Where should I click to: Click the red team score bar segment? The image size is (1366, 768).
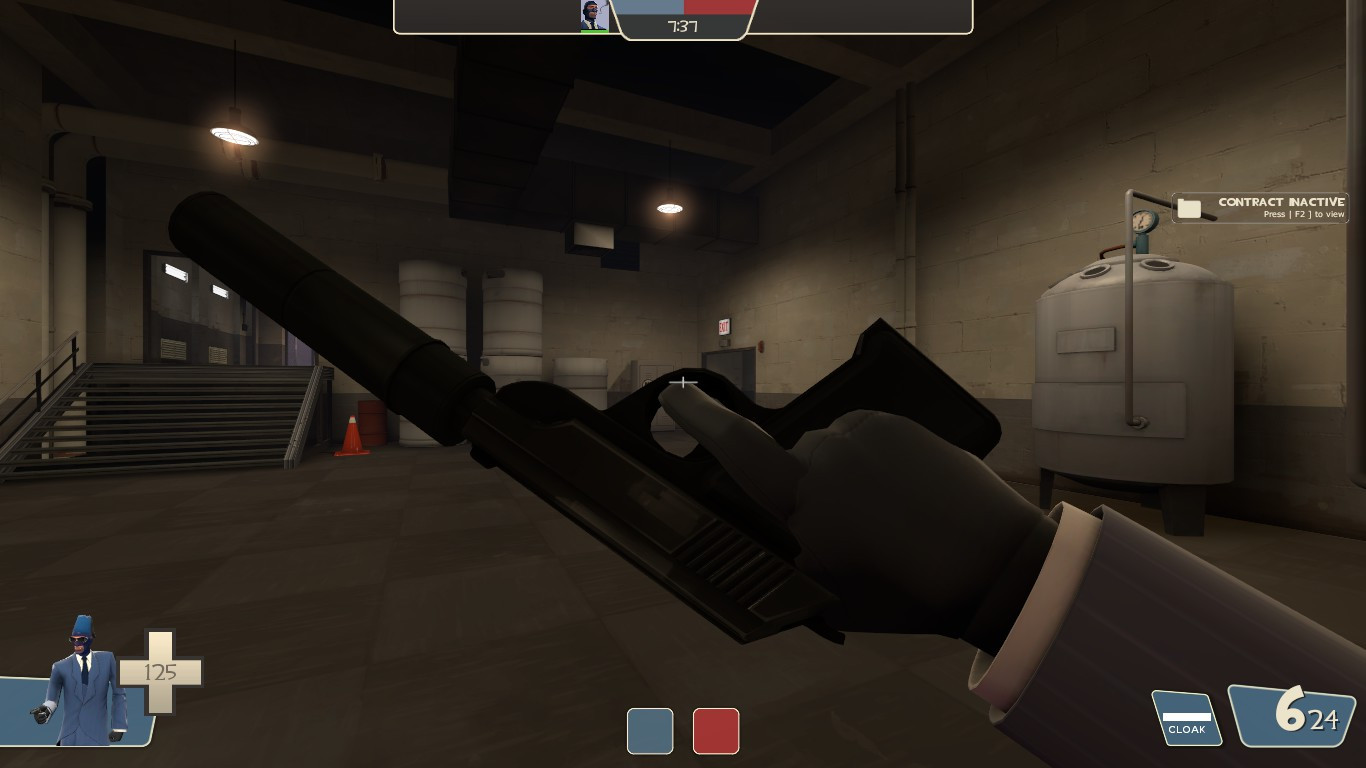[x=720, y=6]
